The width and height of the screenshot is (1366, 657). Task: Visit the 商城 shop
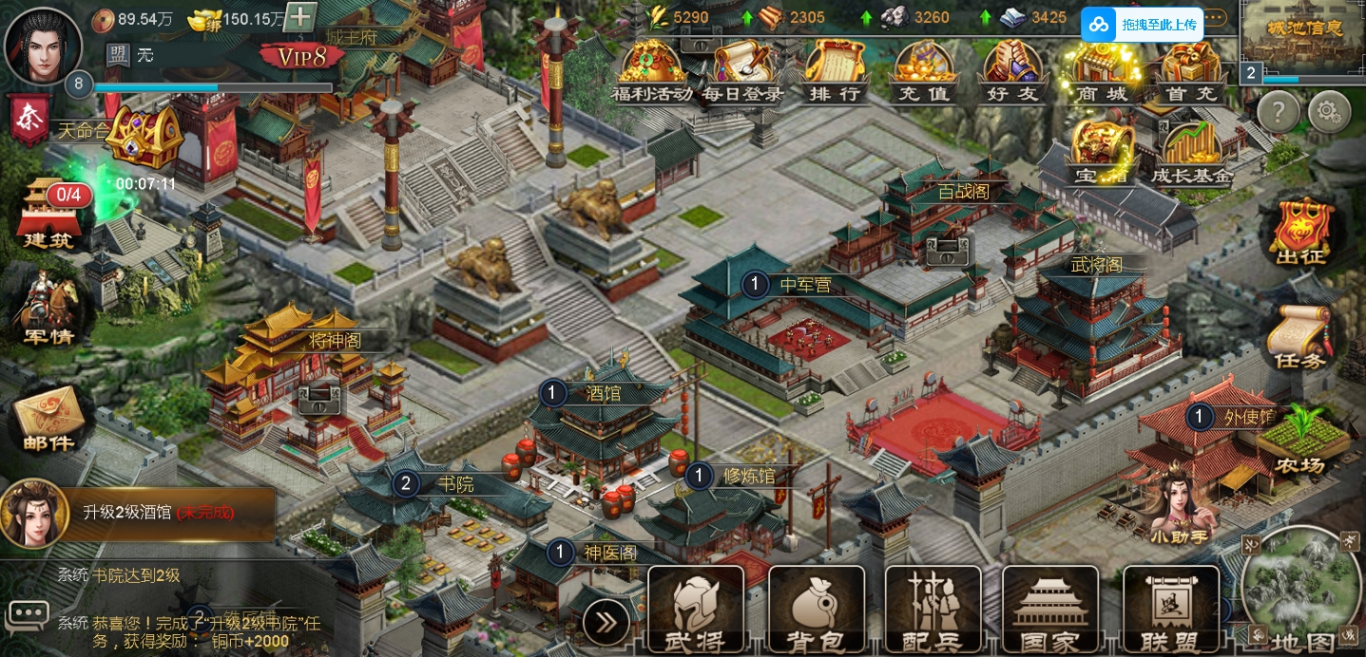[1101, 70]
